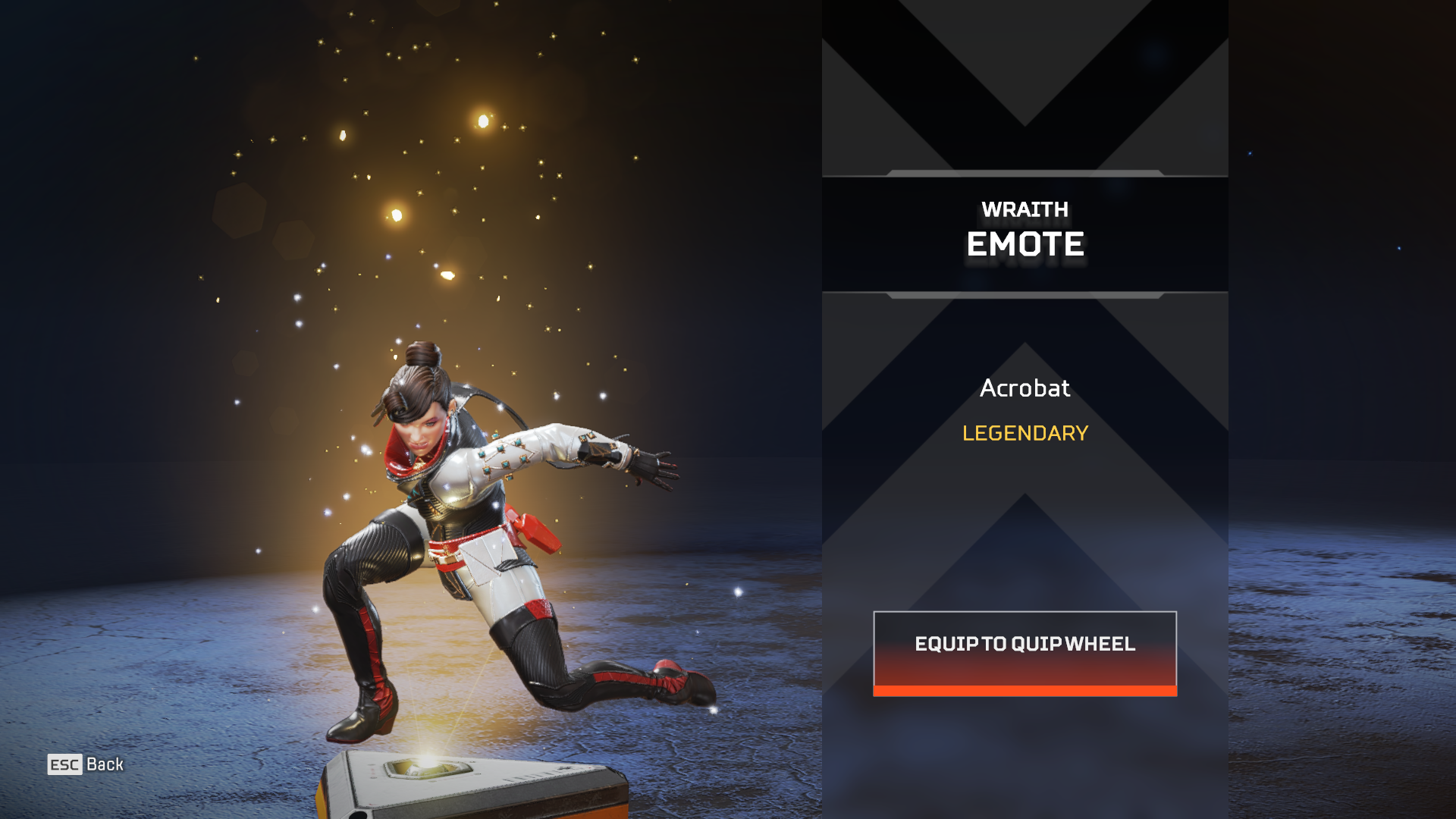Click the Acrobat emote name
This screenshot has height=819, width=1456.
point(1024,388)
